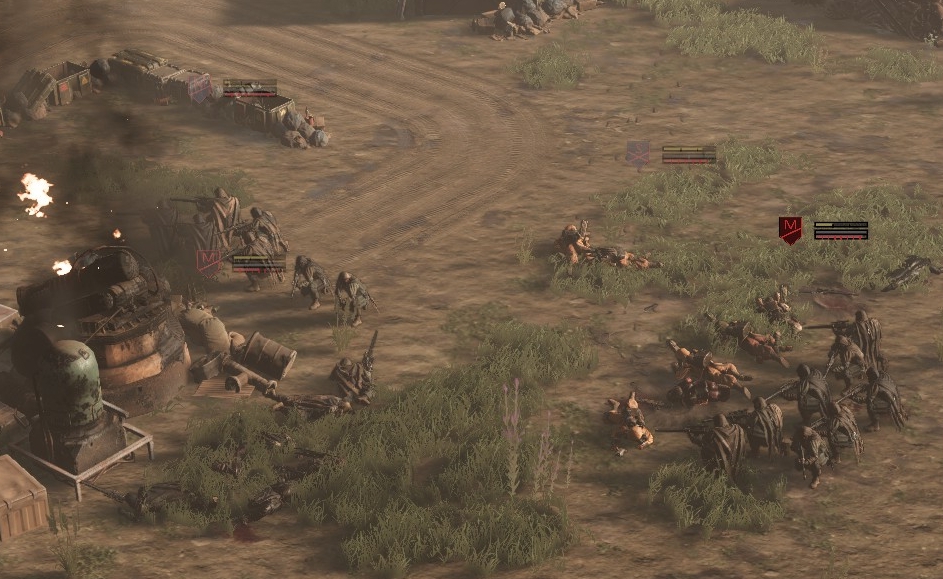Image resolution: width=943 pixels, height=579 pixels.
Task: Choose the faded squad shield beside supply crates
Action: click(201, 89)
